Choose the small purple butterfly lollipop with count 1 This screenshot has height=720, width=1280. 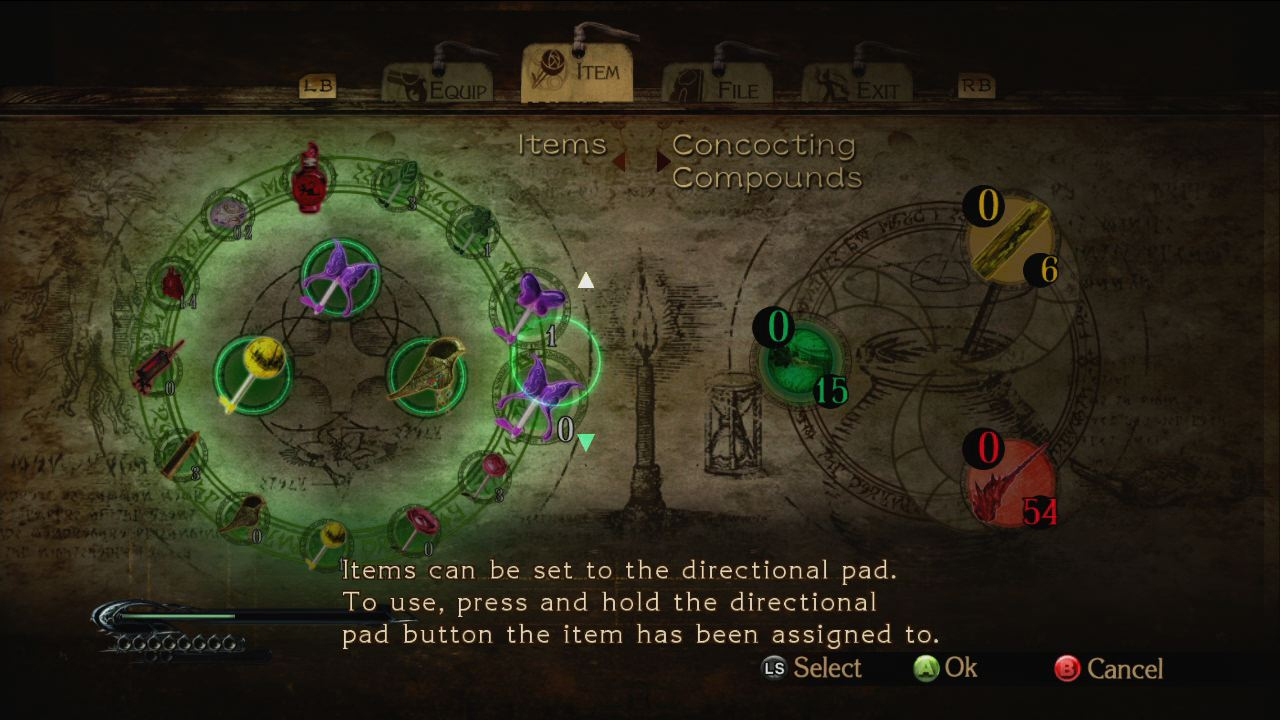pos(529,305)
